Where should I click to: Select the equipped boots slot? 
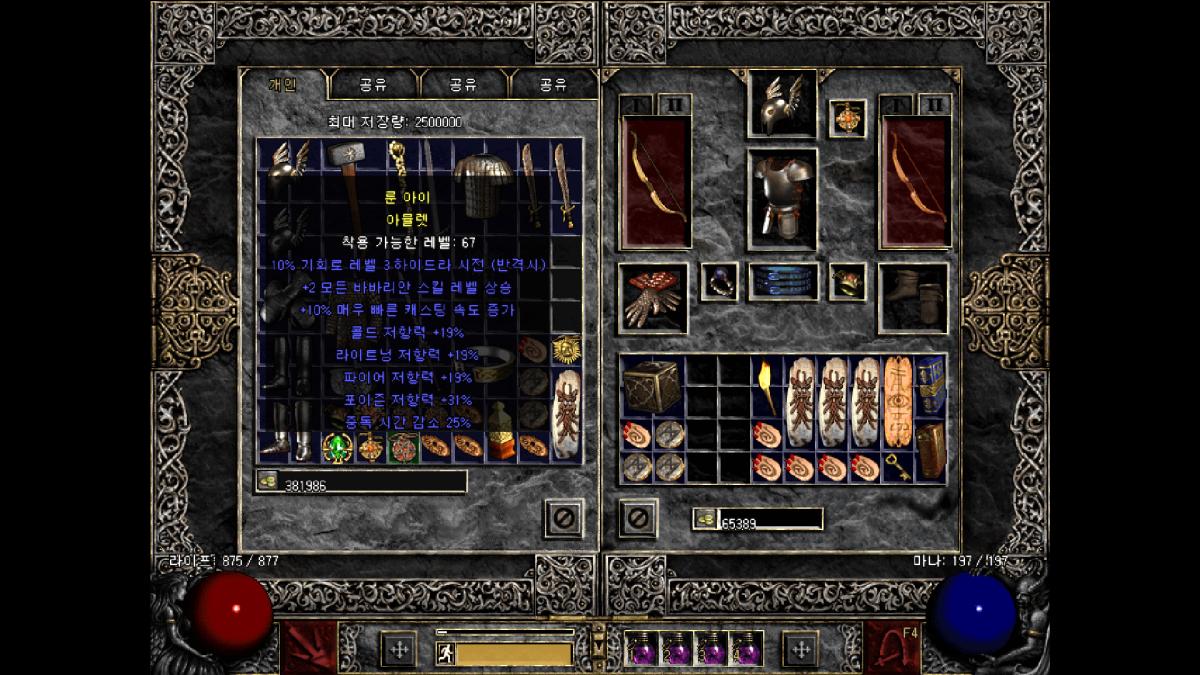(x=912, y=297)
